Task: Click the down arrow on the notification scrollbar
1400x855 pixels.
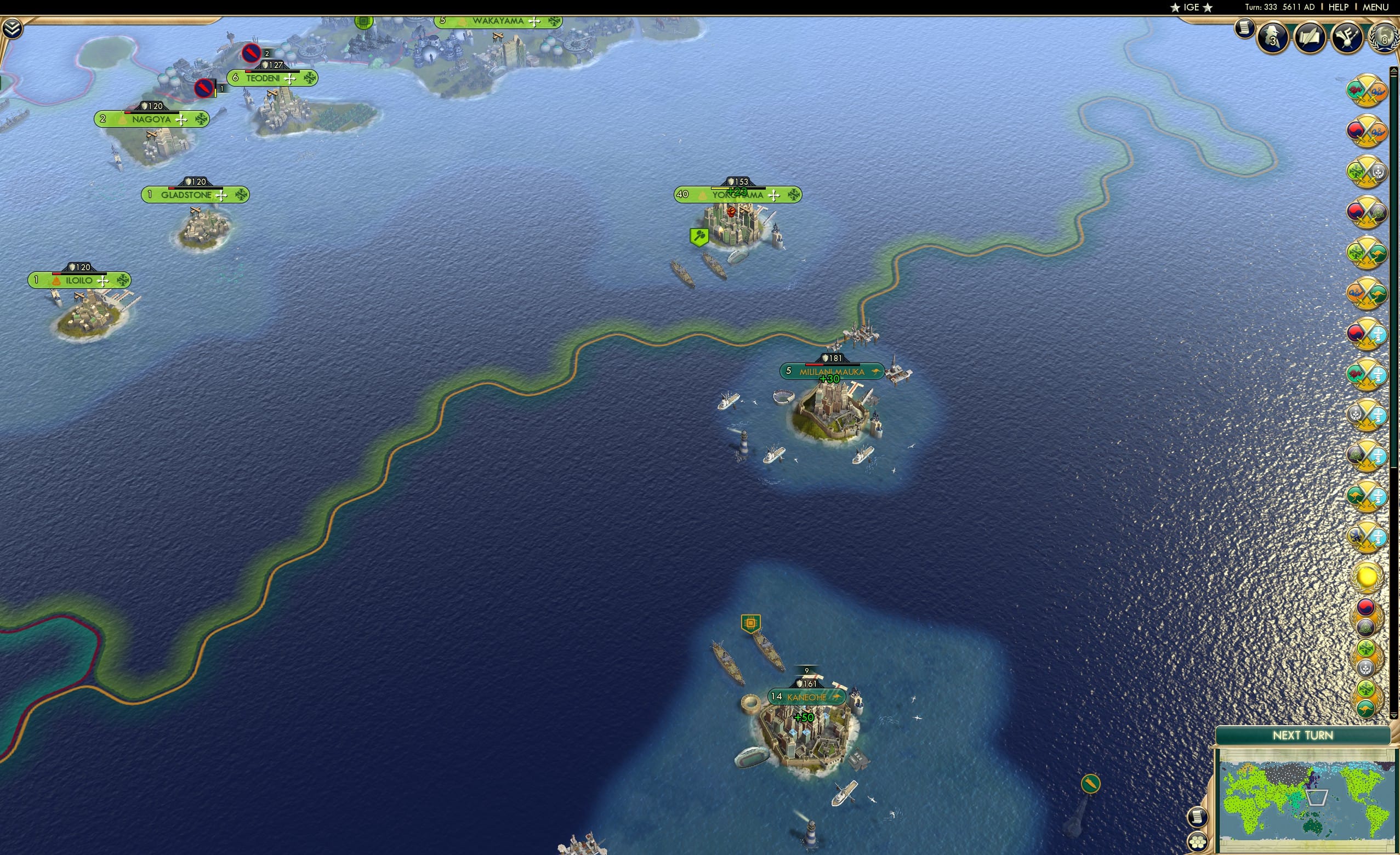Action: [x=1395, y=716]
